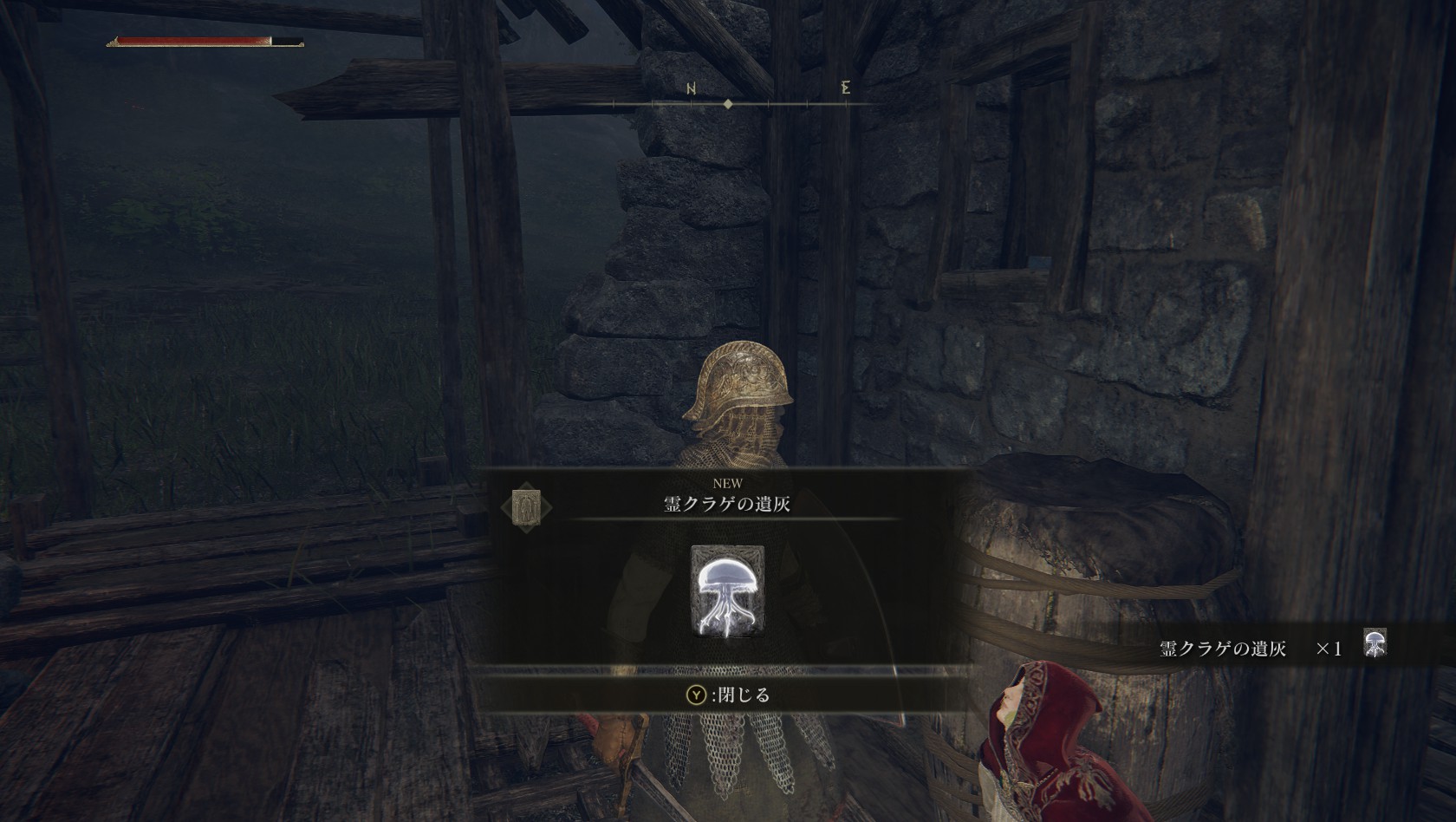Click the 霊クラゲの遺灰 pickup notification
Viewport: 1456px width, 822px height.
(x=1272, y=647)
